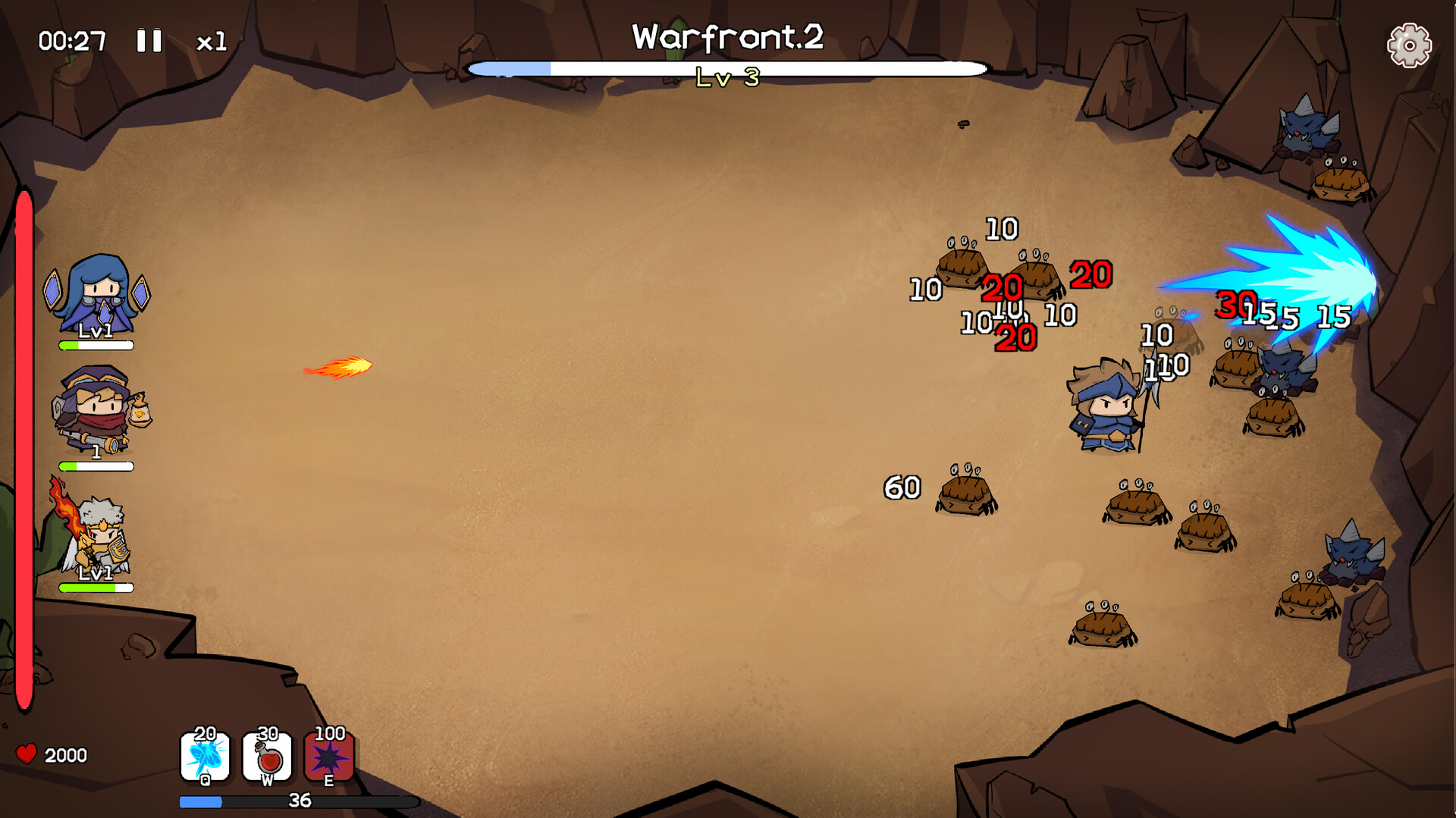This screenshot has height=818, width=1456.
Task: Use the red potion W skill
Action: (x=267, y=757)
